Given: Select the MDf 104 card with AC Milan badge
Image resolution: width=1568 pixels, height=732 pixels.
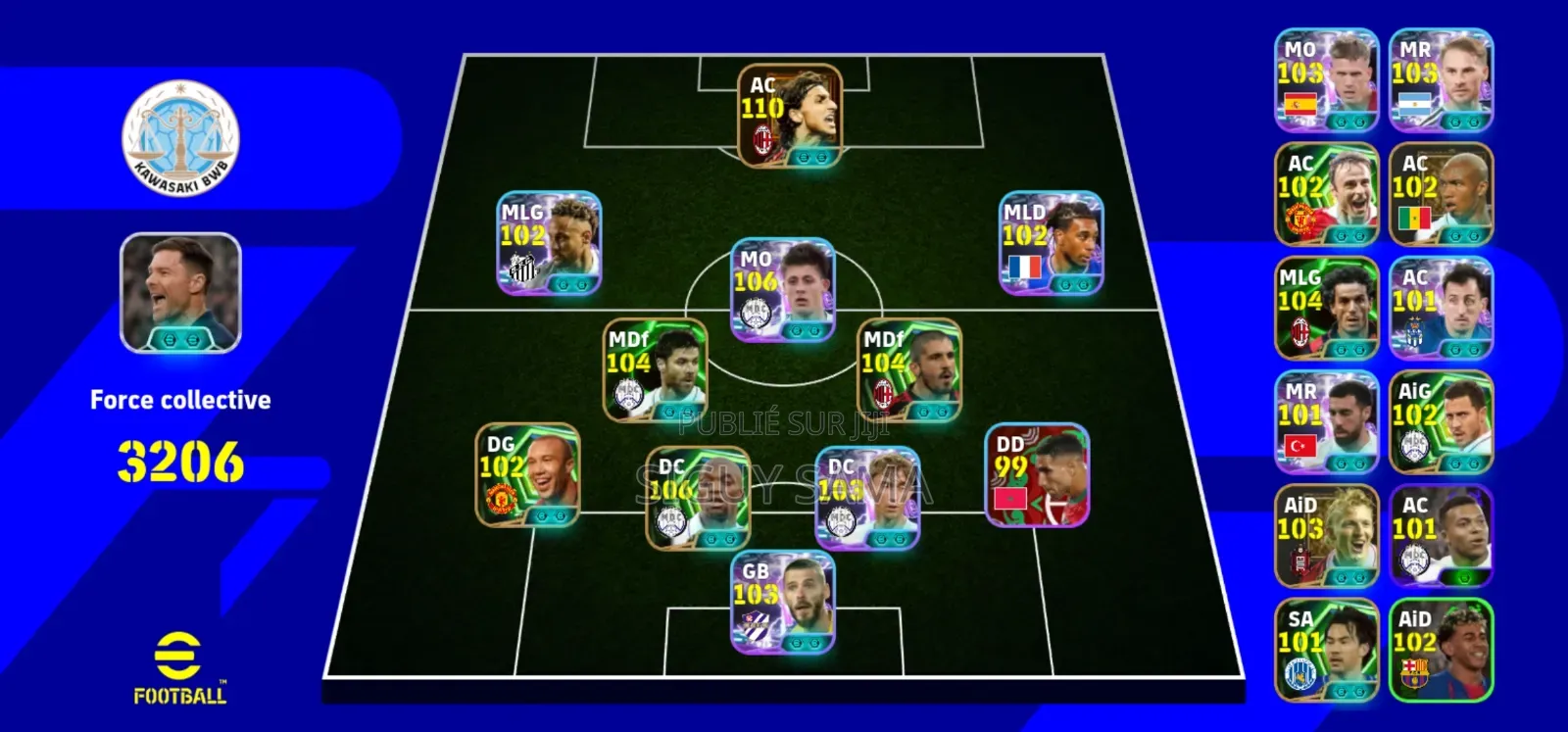Looking at the screenshot, I should click(x=909, y=369).
